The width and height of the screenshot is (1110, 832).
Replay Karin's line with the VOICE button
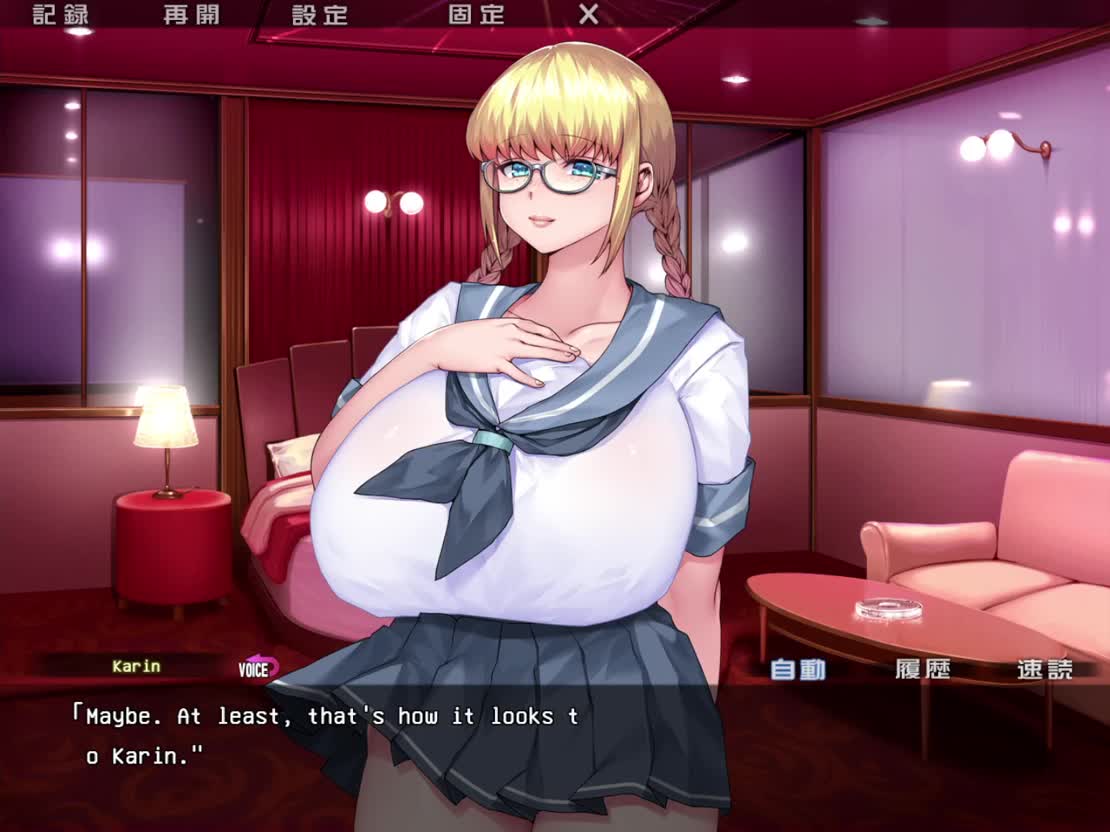click(257, 668)
